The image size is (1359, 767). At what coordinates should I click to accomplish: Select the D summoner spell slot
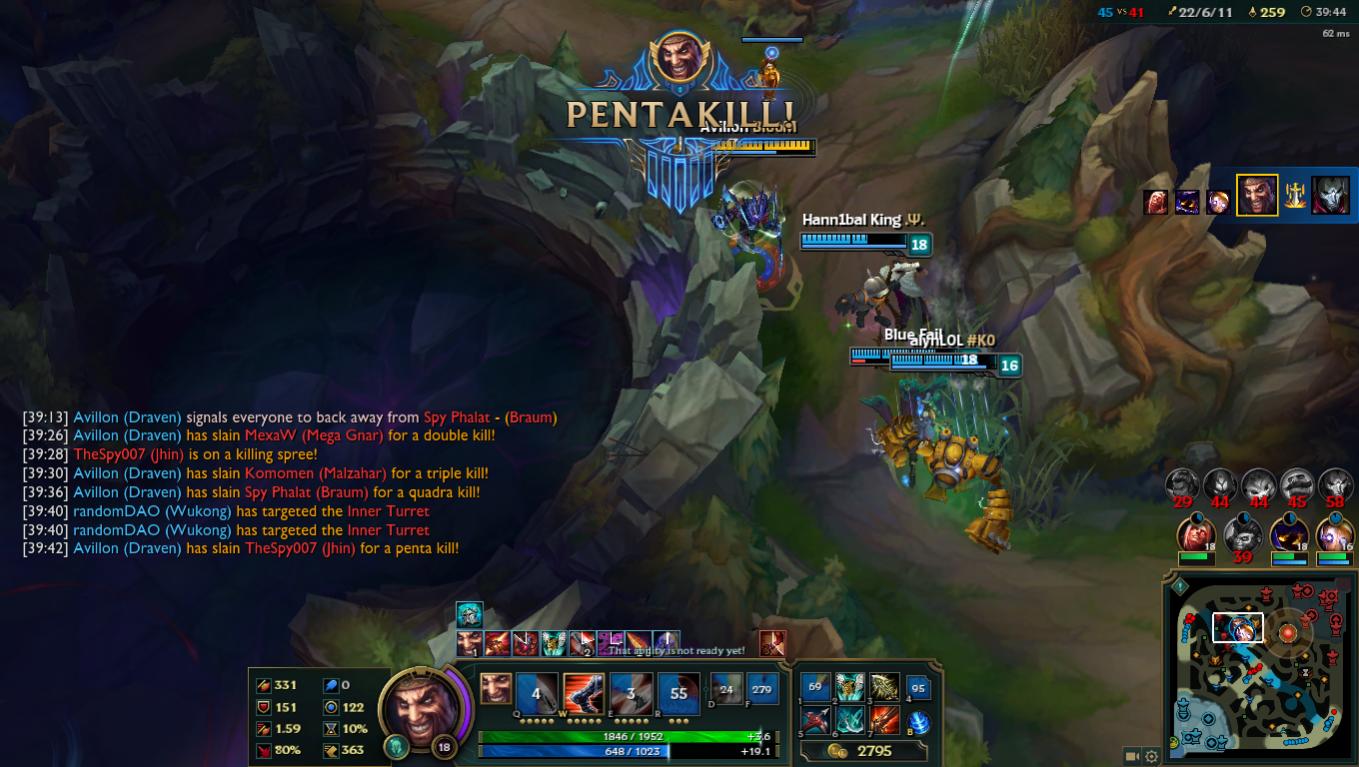(x=725, y=688)
